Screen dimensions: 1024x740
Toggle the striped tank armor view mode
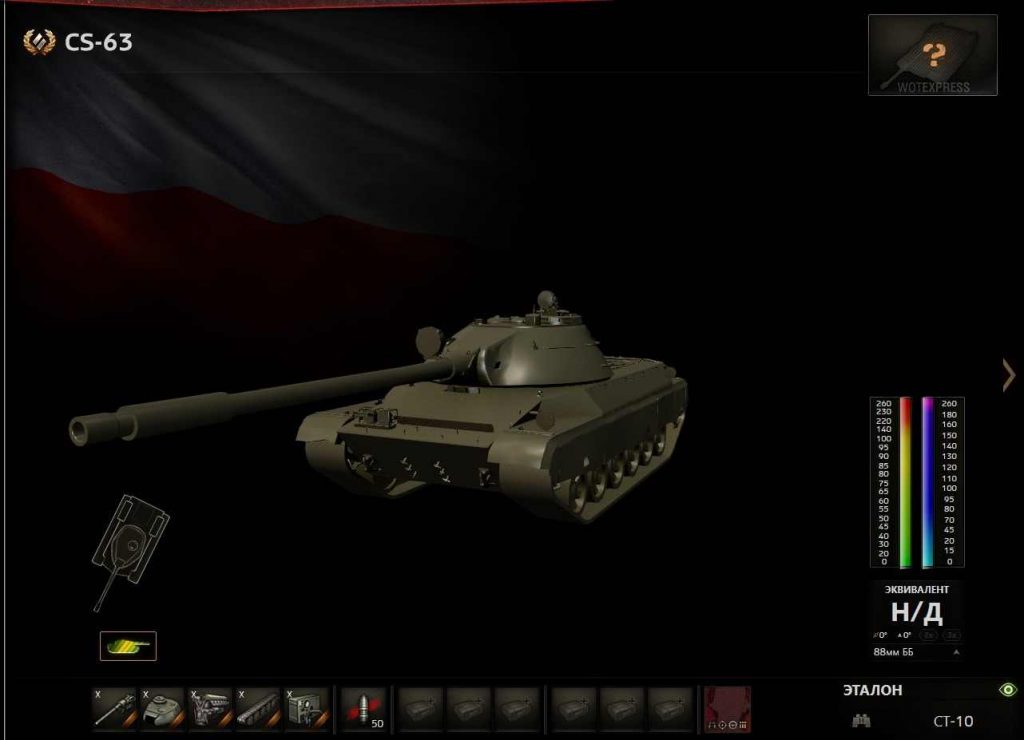(128, 646)
